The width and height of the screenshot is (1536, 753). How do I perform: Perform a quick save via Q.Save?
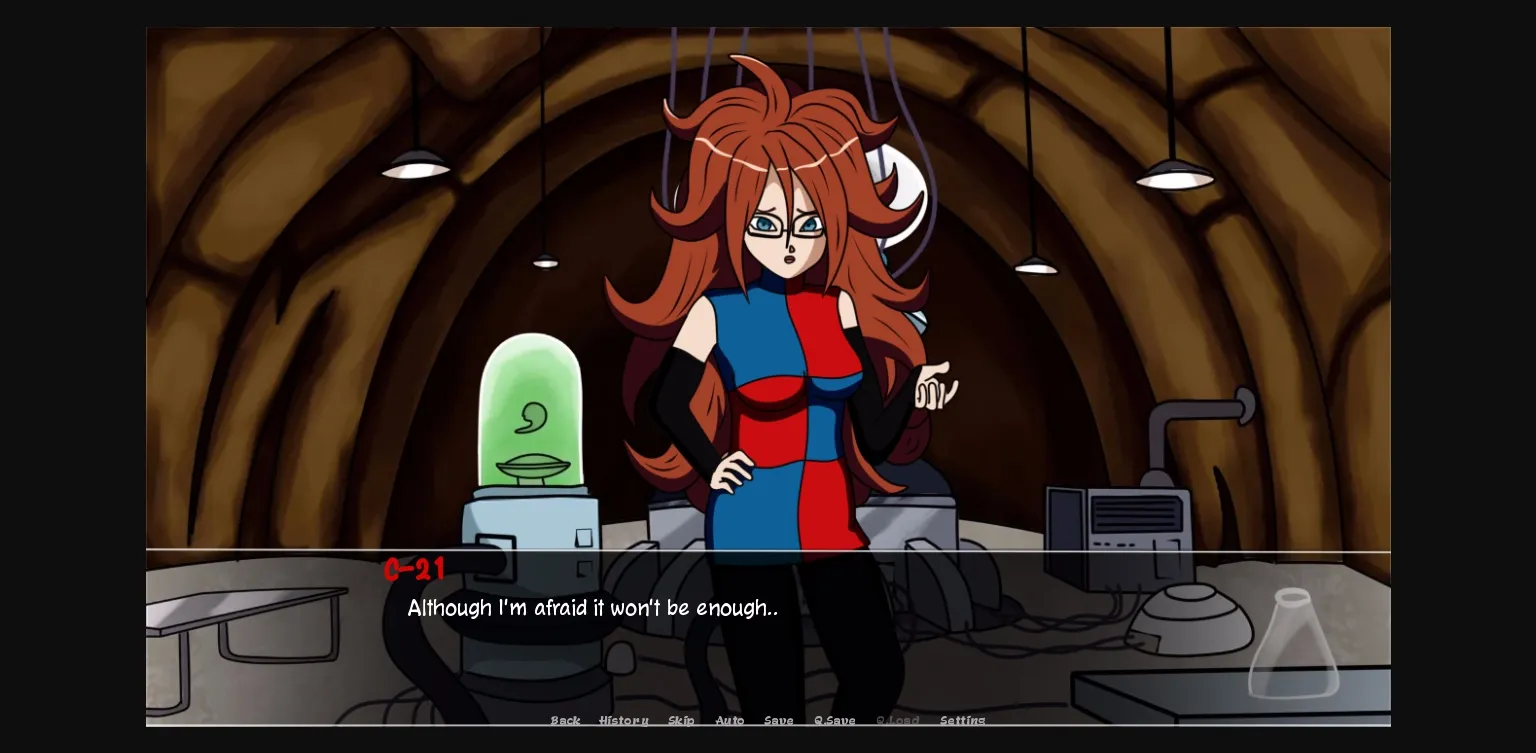(834, 720)
